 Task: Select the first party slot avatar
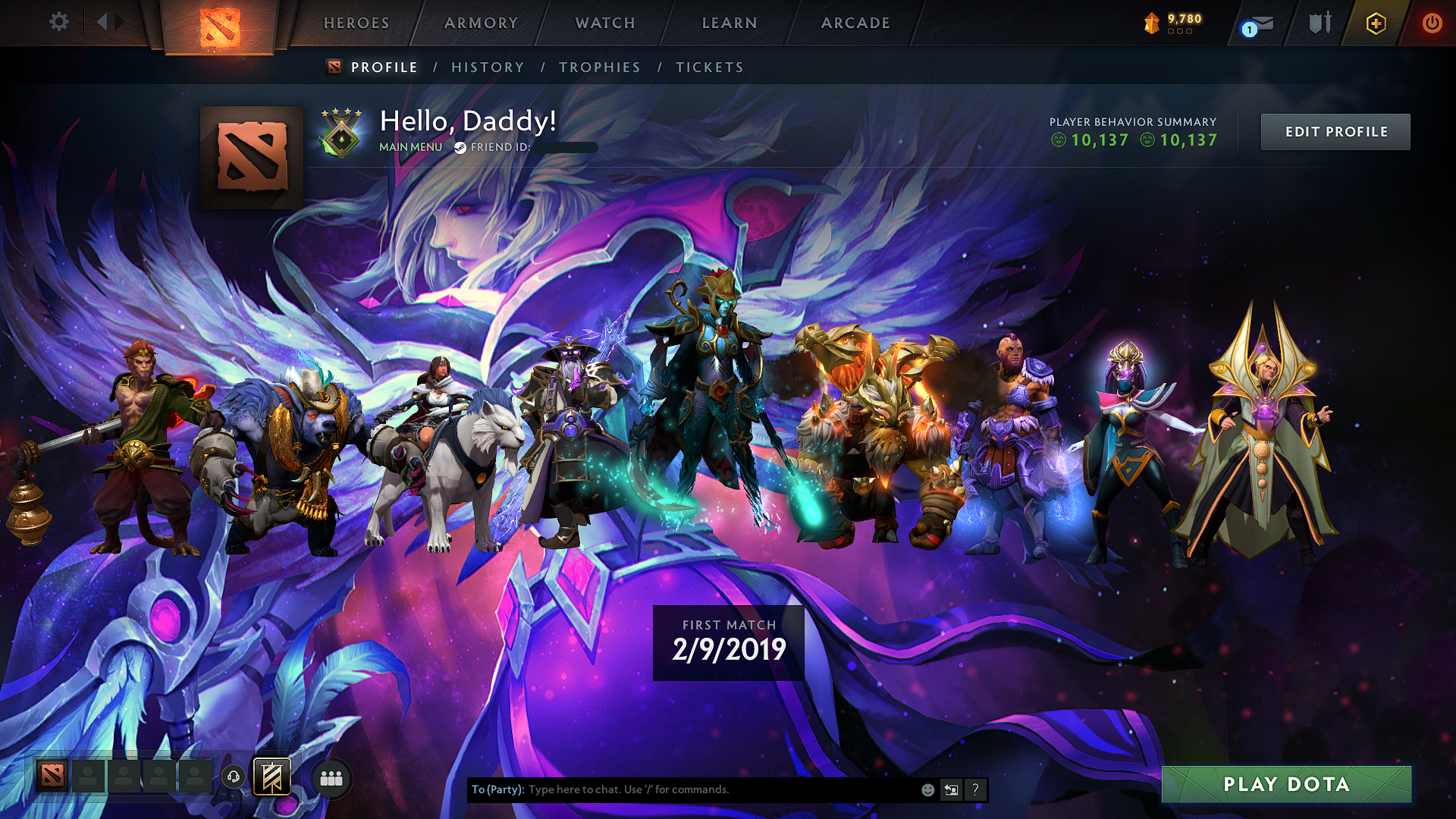click(x=51, y=775)
